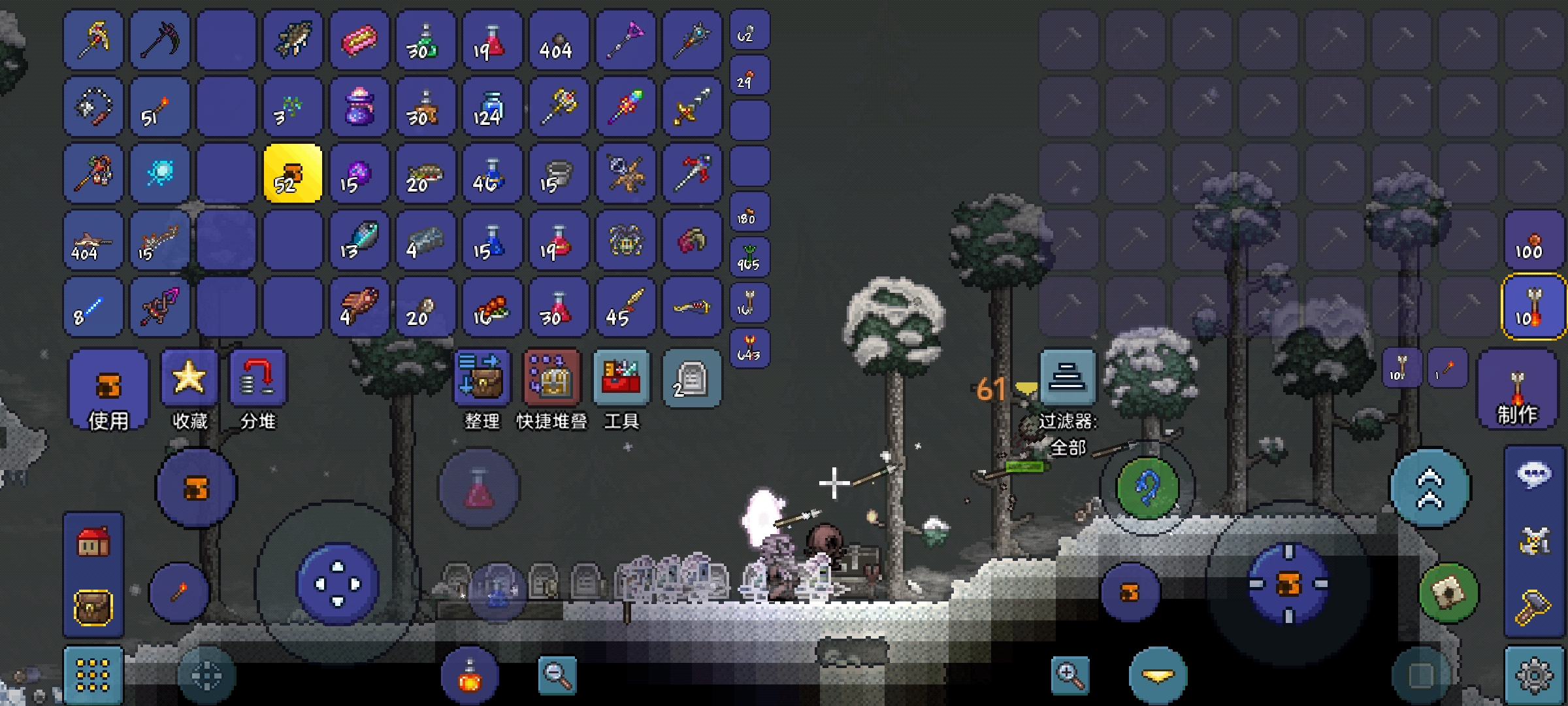Tap the 使用 (Use) button
Viewport: 1568px width, 706px height.
tap(108, 390)
